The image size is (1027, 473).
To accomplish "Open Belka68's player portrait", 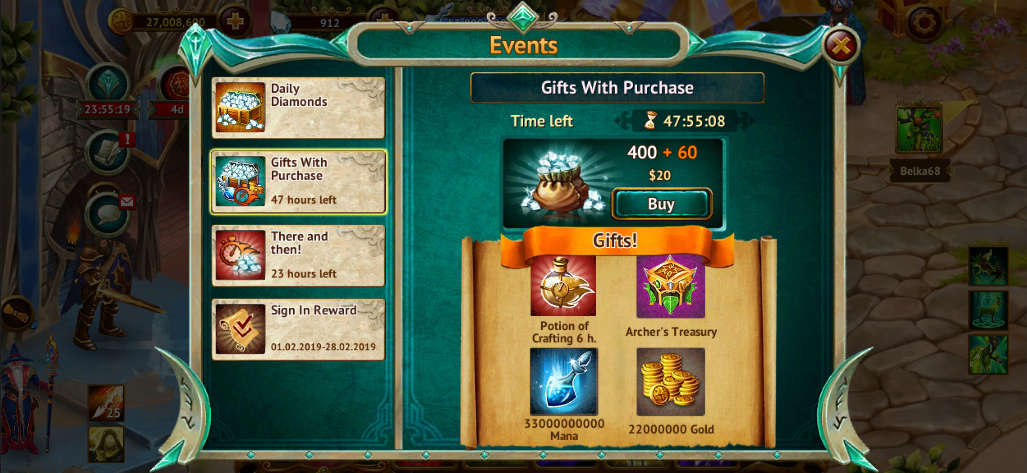I will 919,131.
